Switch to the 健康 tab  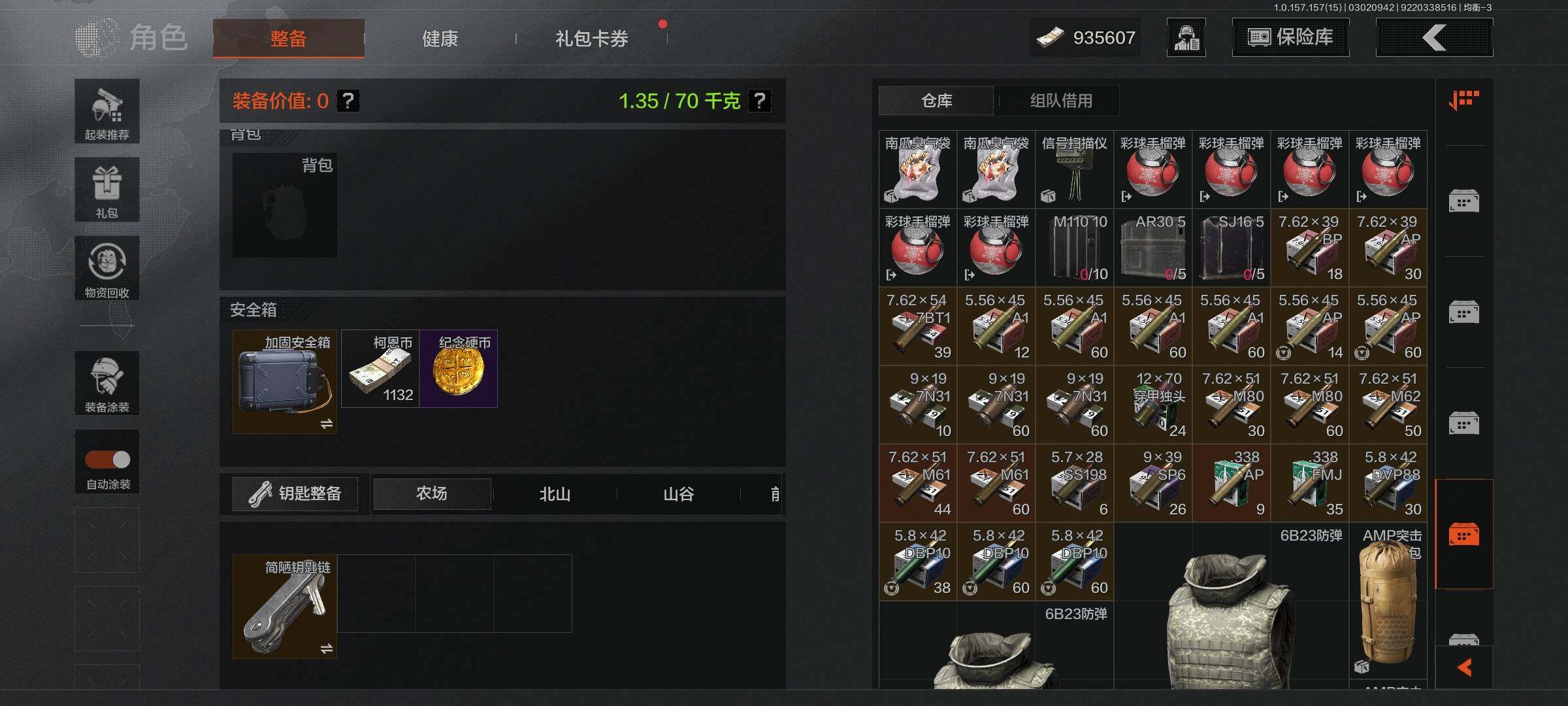440,39
